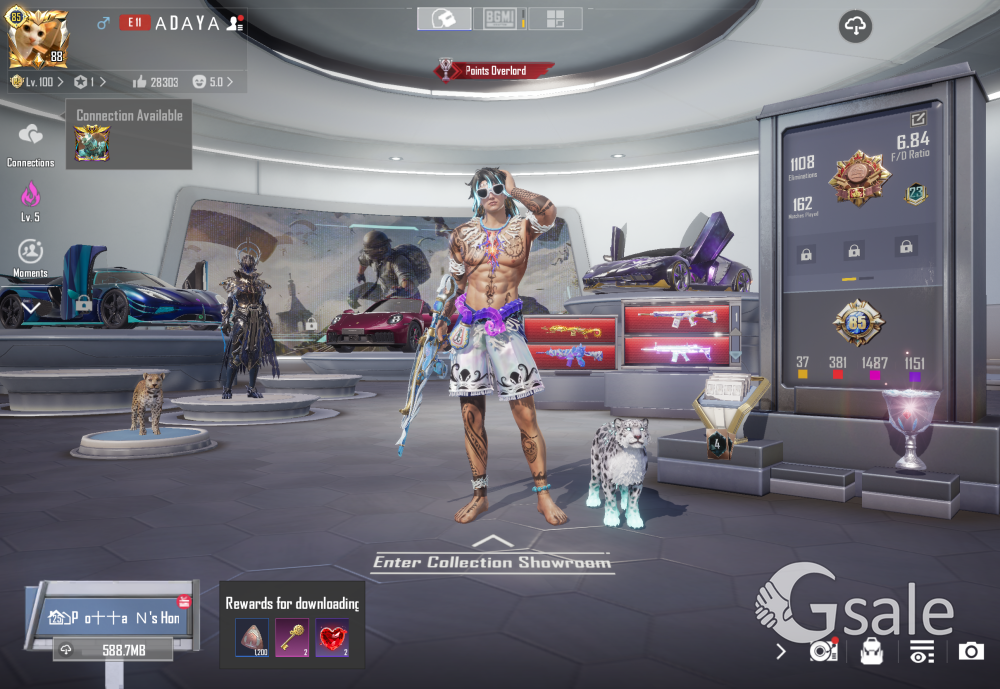Open the Moments section
Screen dimensions: 1000x689
[31, 253]
